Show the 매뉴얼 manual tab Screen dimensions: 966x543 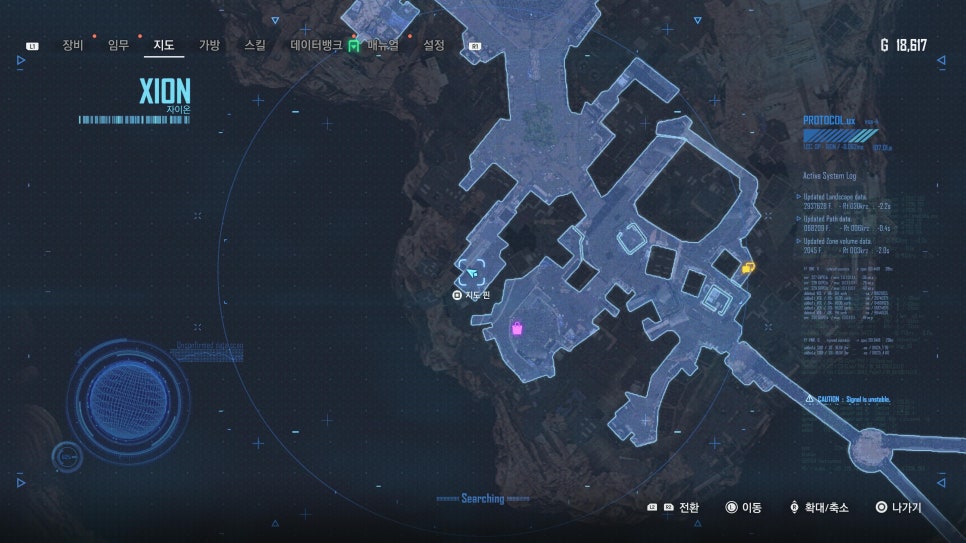[384, 45]
